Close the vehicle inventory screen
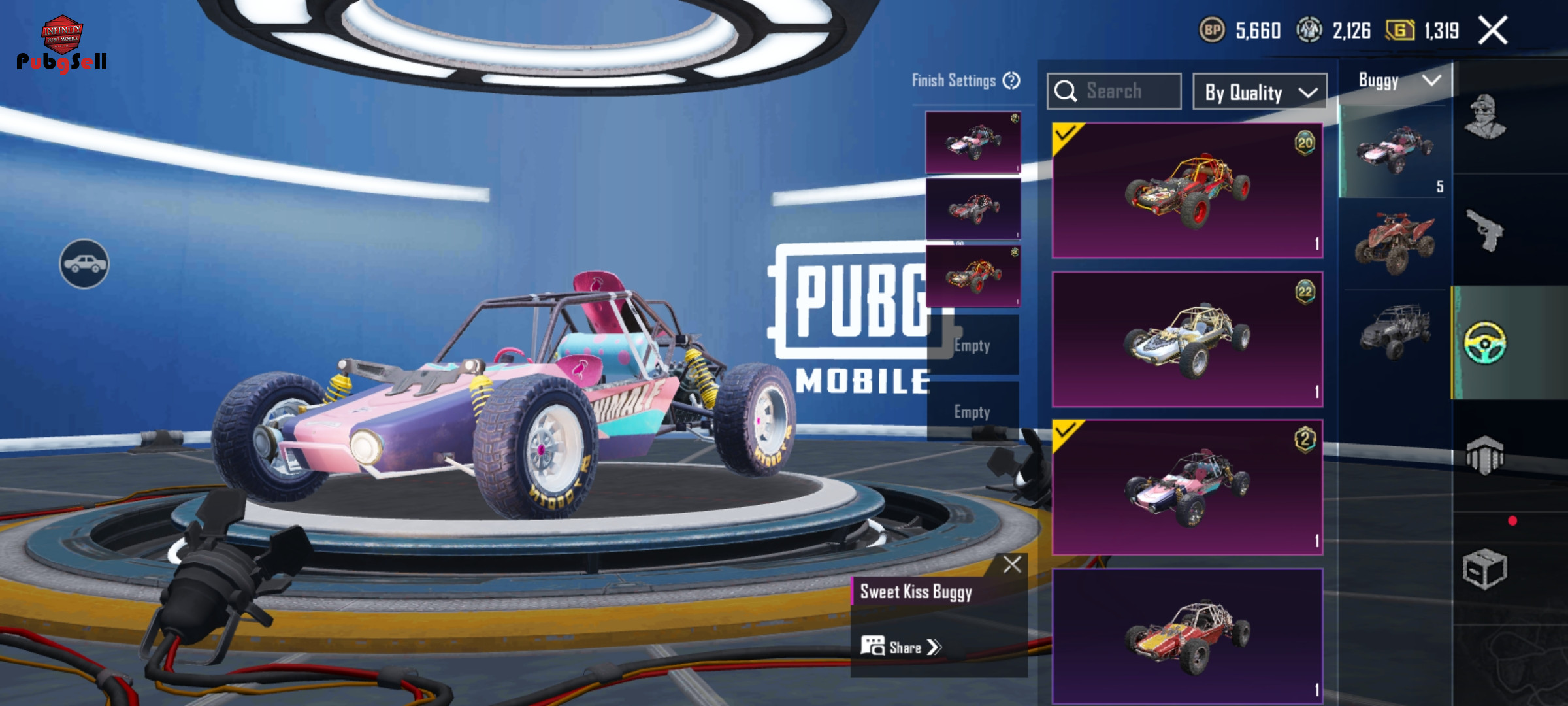This screenshot has height=706, width=1568. point(1493,30)
